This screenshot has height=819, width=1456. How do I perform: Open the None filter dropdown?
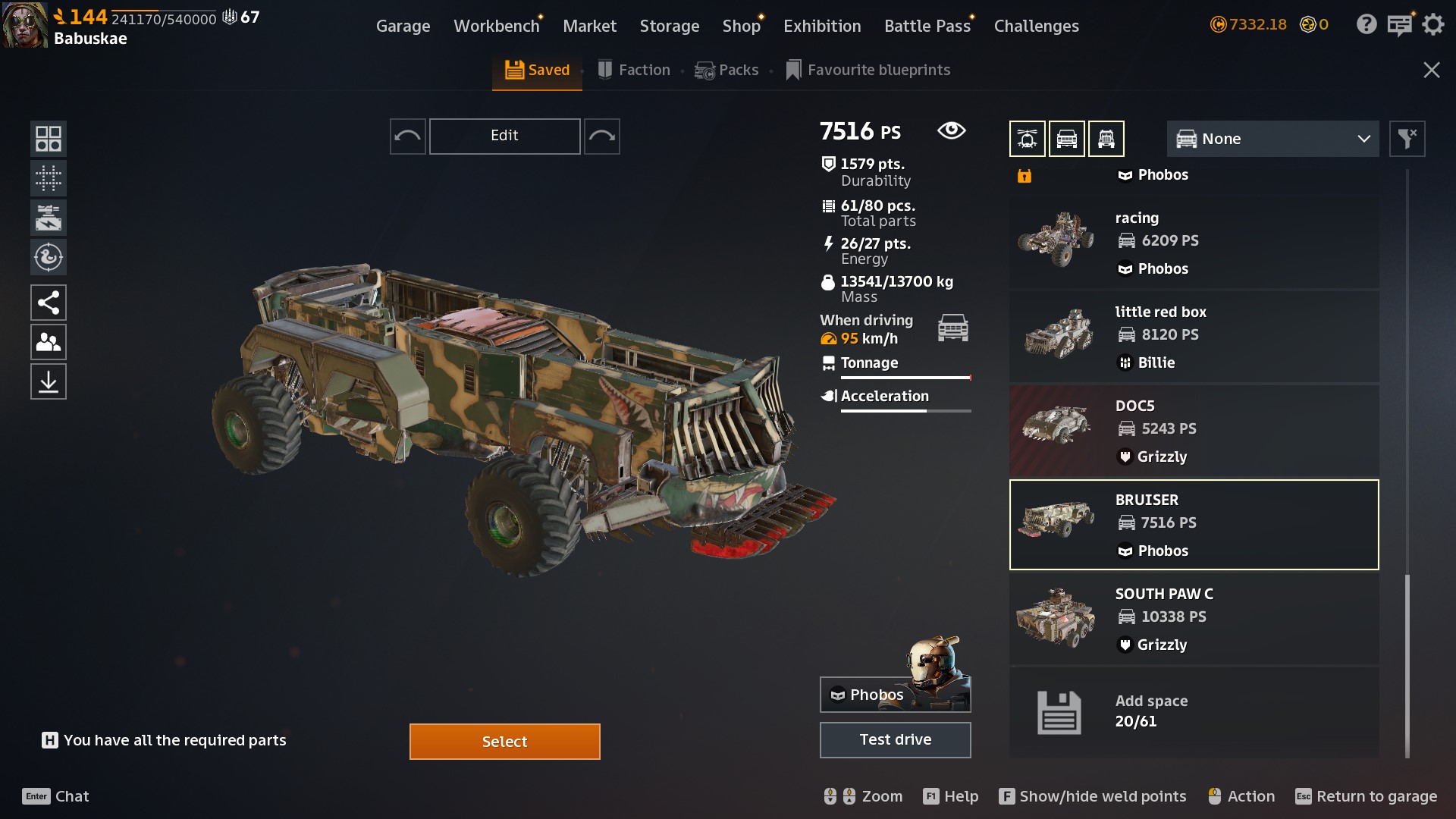[x=1272, y=139]
